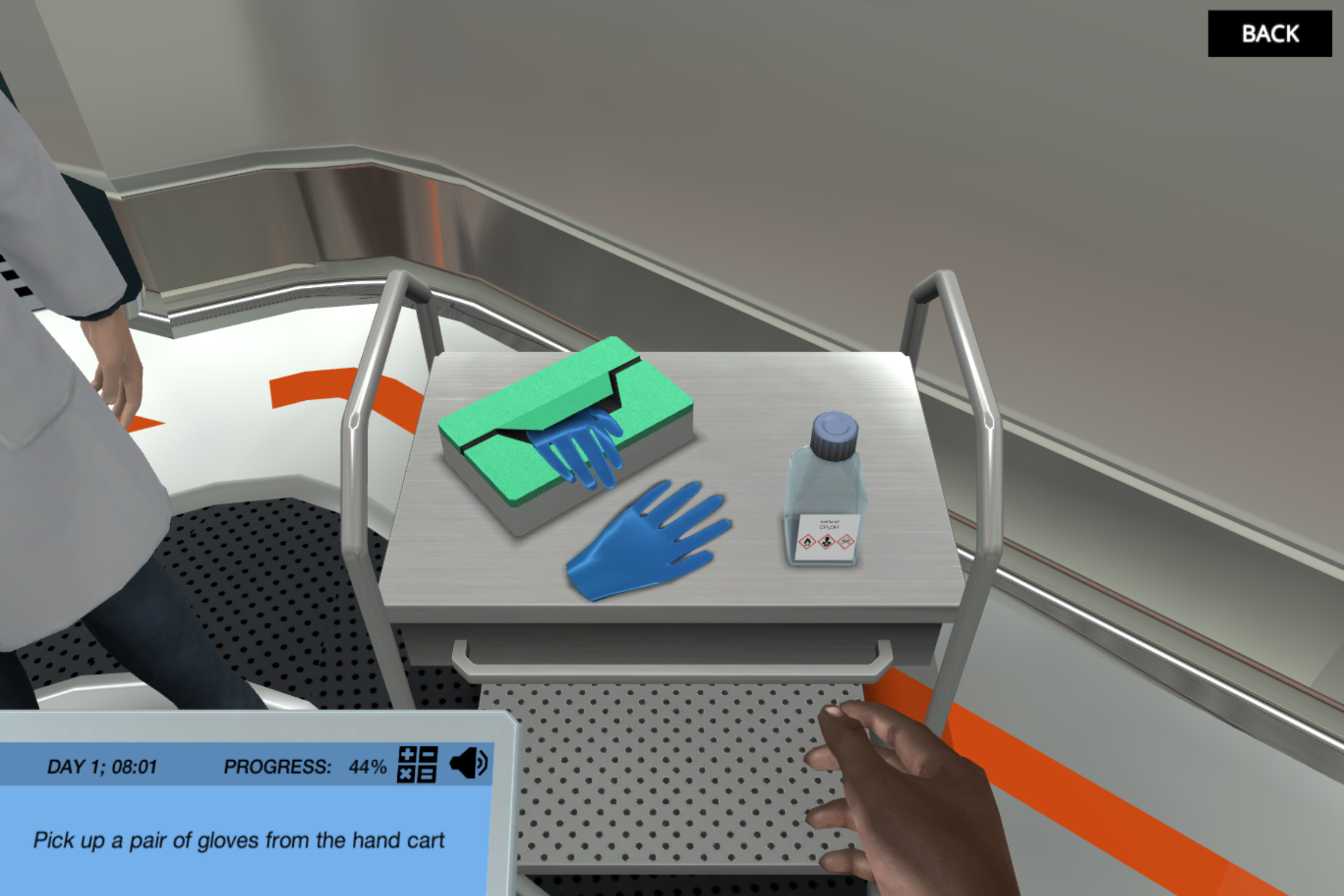Click the BACK button
Viewport: 1344px width, 896px height.
[x=1270, y=35]
